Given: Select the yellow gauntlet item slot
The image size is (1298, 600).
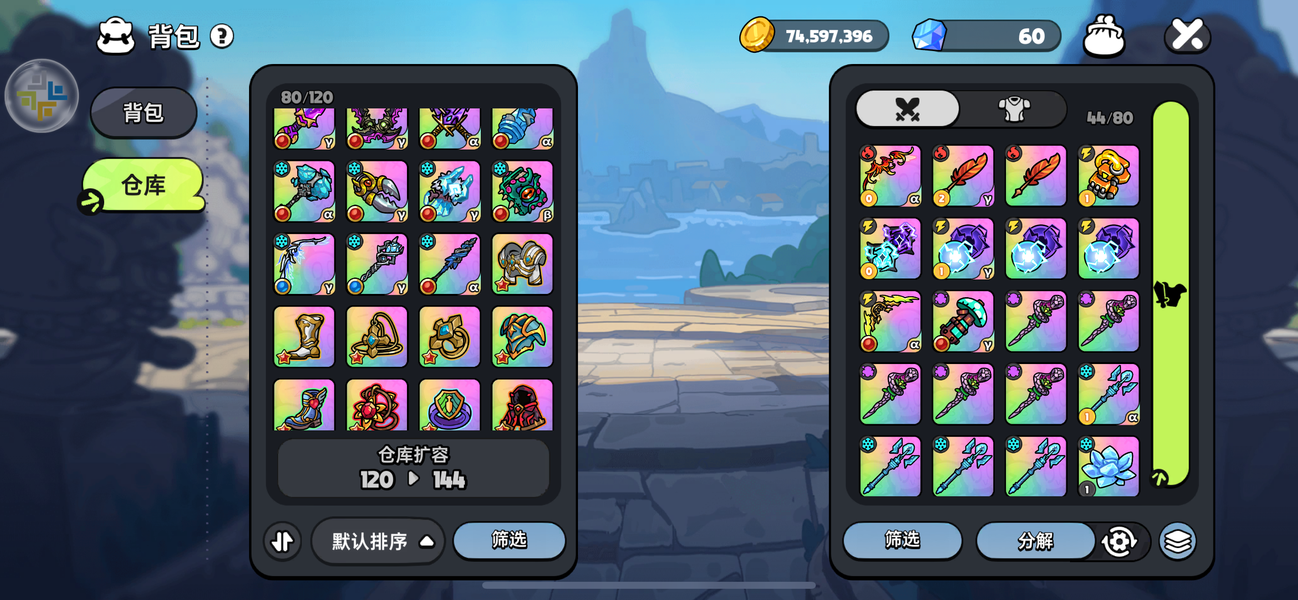Looking at the screenshot, I should pos(1108,176).
